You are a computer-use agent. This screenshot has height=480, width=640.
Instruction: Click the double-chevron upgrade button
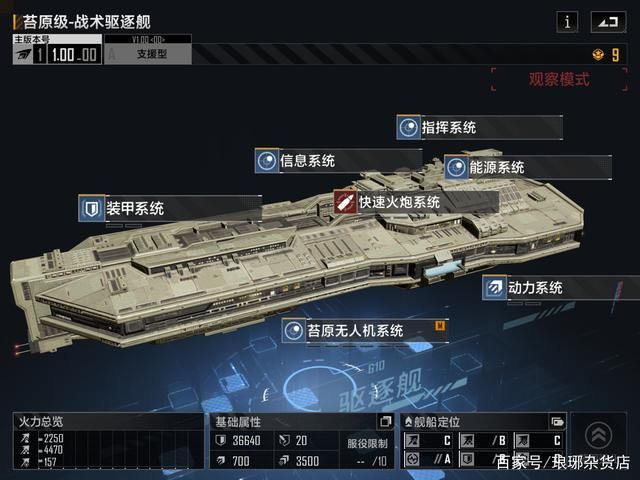click(x=598, y=433)
